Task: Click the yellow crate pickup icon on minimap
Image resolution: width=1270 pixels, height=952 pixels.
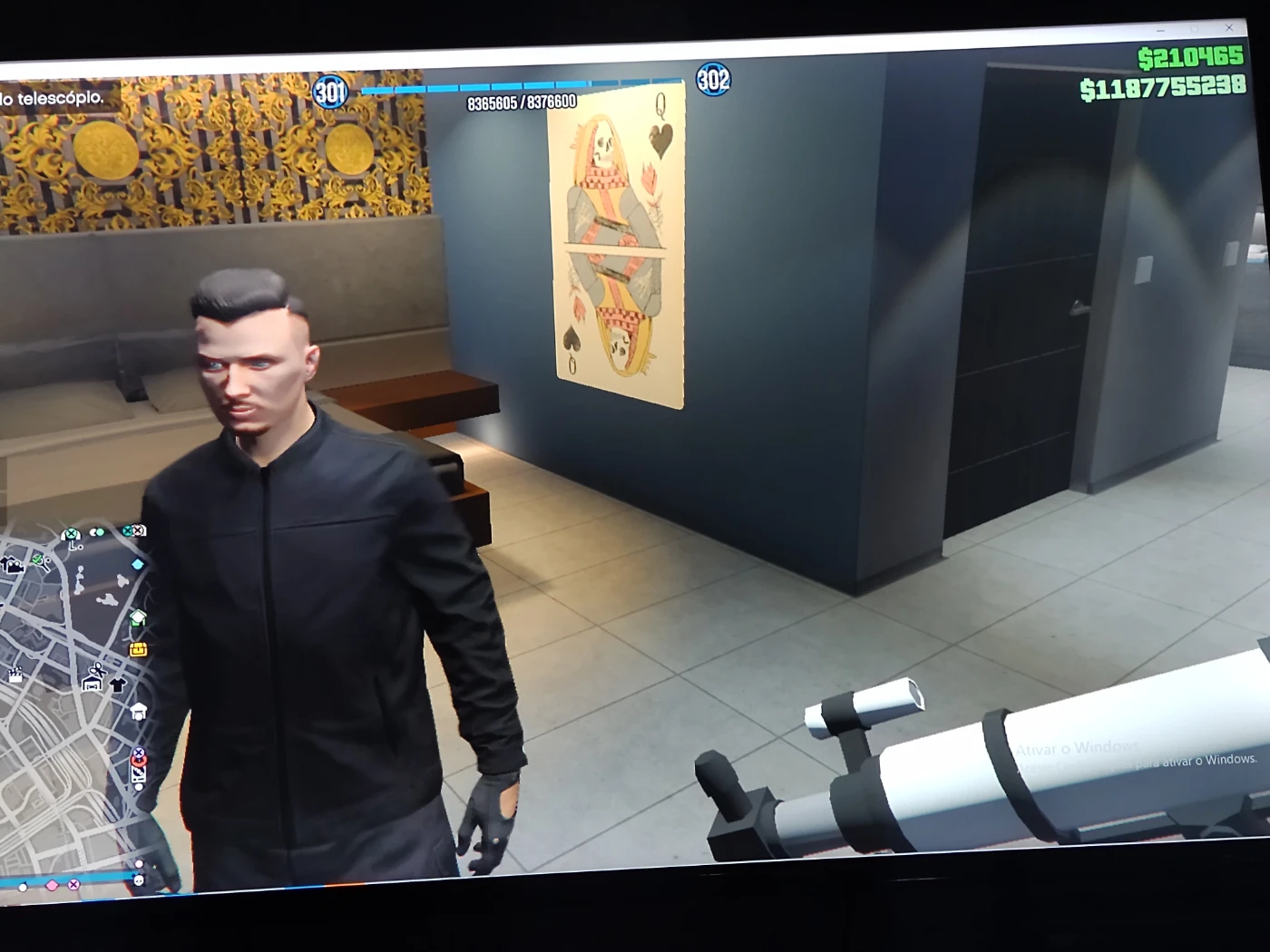Action: tap(139, 651)
